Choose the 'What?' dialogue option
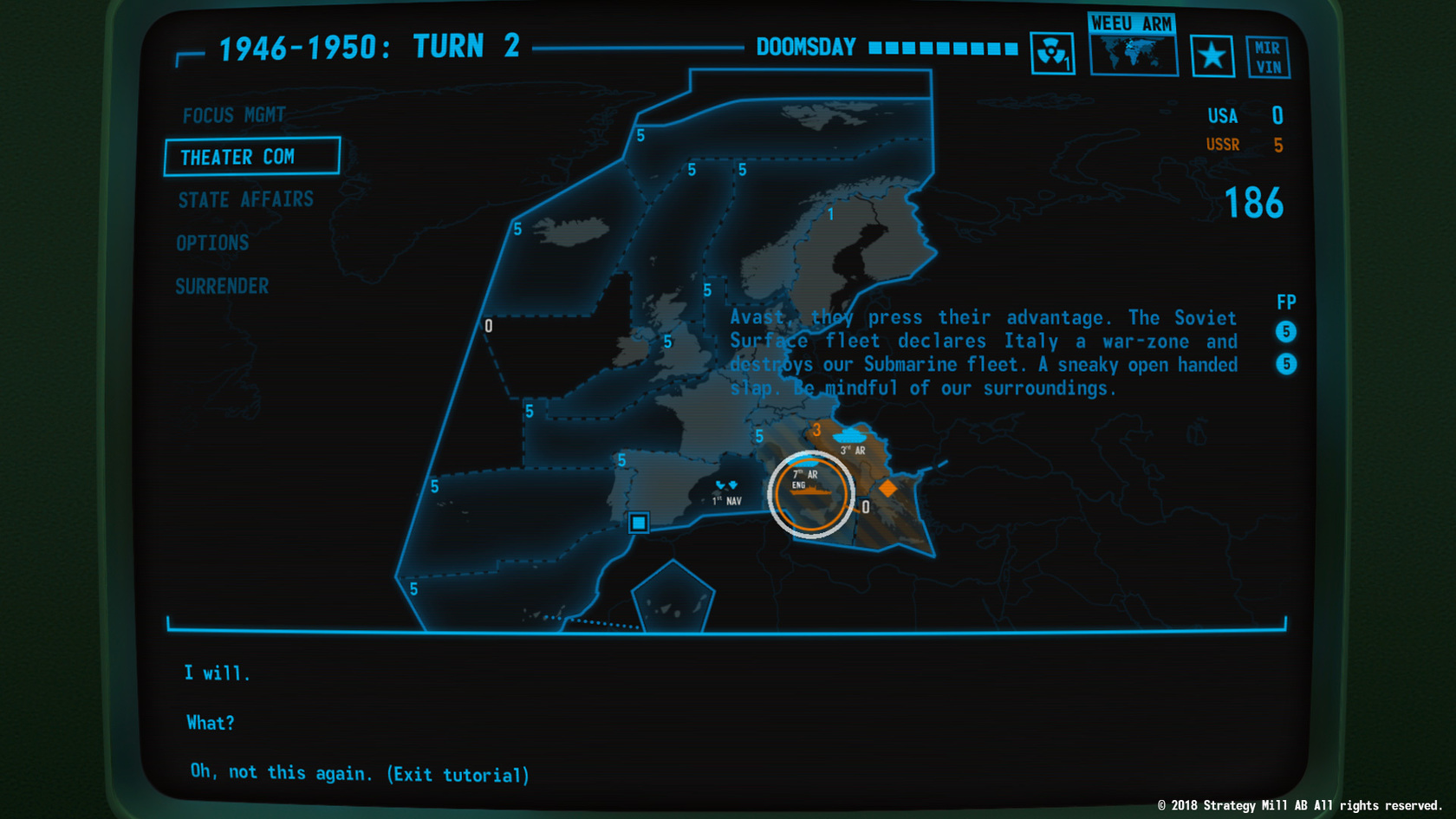Image resolution: width=1456 pixels, height=819 pixels. pyautogui.click(x=210, y=722)
